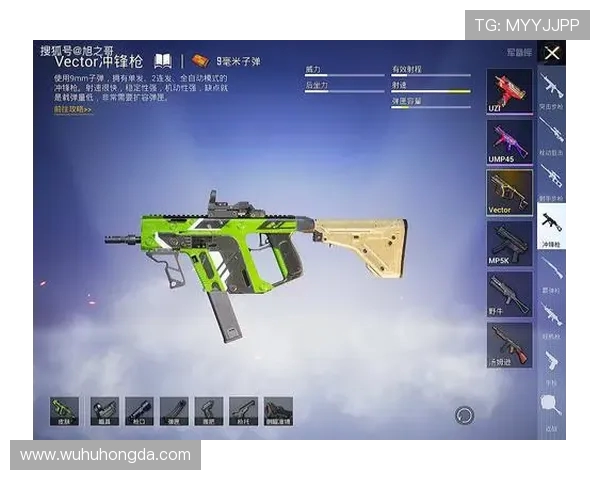Click the rotate weapon view button
This screenshot has height=480, width=600.
coord(464,415)
